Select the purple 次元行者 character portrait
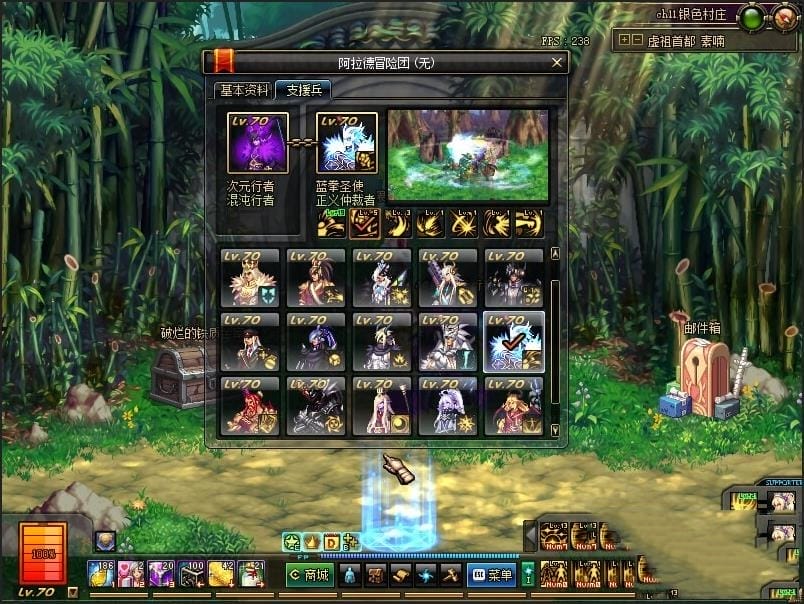Screen dimensions: 804x604 point(258,144)
